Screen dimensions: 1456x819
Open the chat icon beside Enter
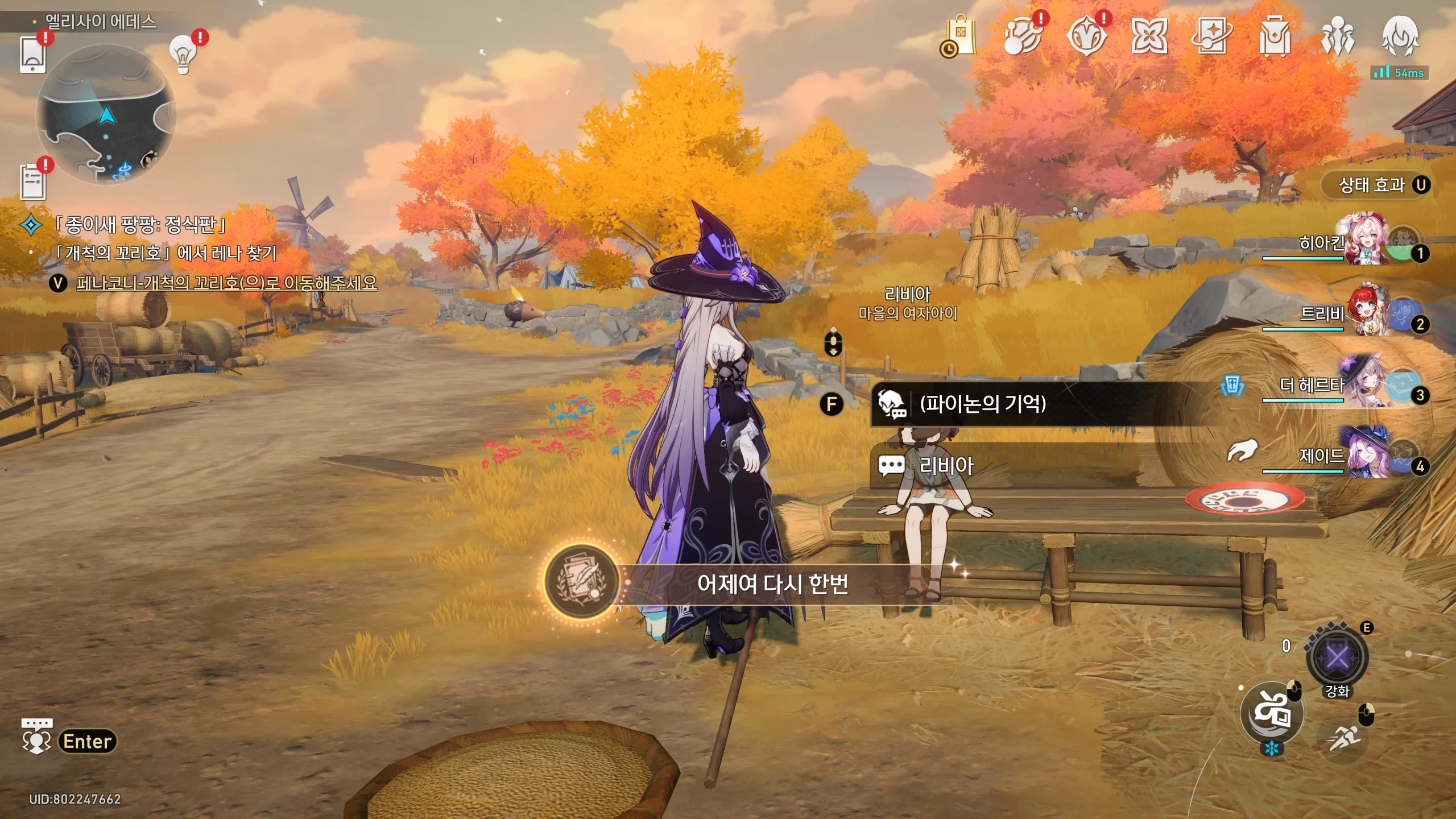point(36,738)
